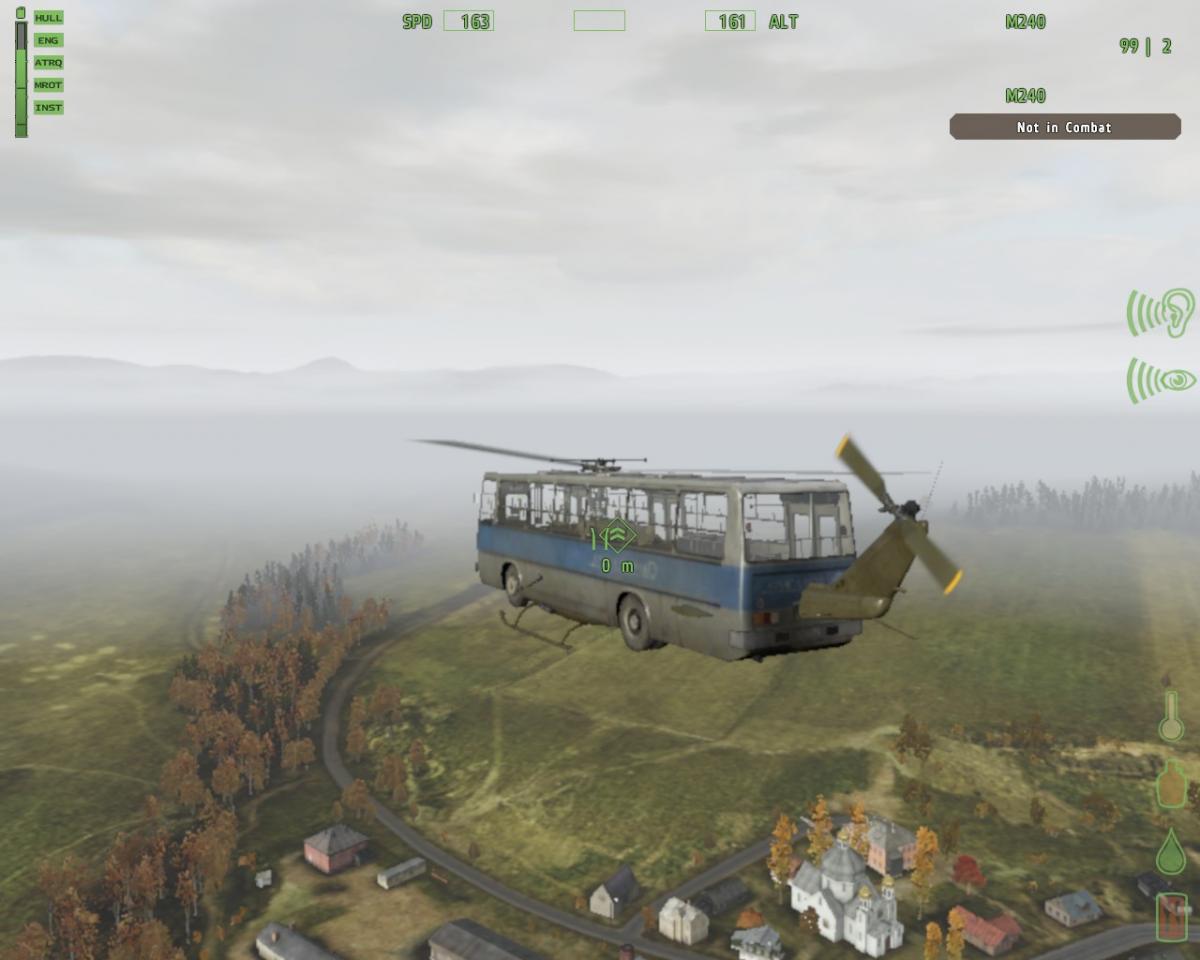This screenshot has height=960, width=1200.
Task: Click the blood level icon
Action: click(x=1171, y=917)
